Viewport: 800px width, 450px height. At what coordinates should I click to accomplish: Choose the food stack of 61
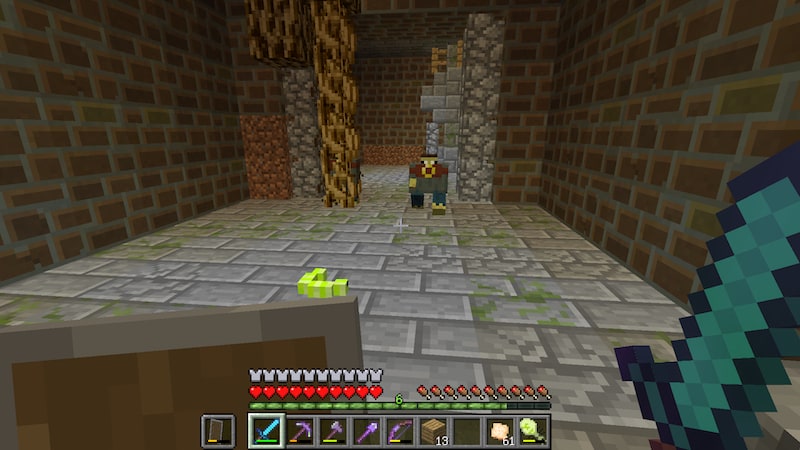click(x=499, y=431)
